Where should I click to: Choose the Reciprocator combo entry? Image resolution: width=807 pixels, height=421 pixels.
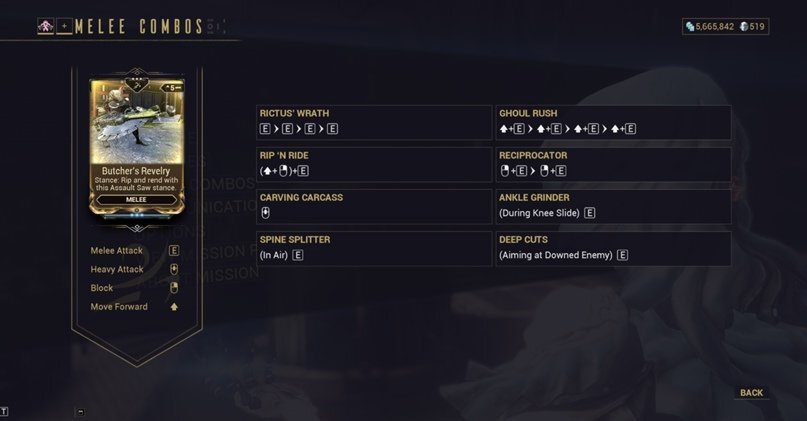614,164
